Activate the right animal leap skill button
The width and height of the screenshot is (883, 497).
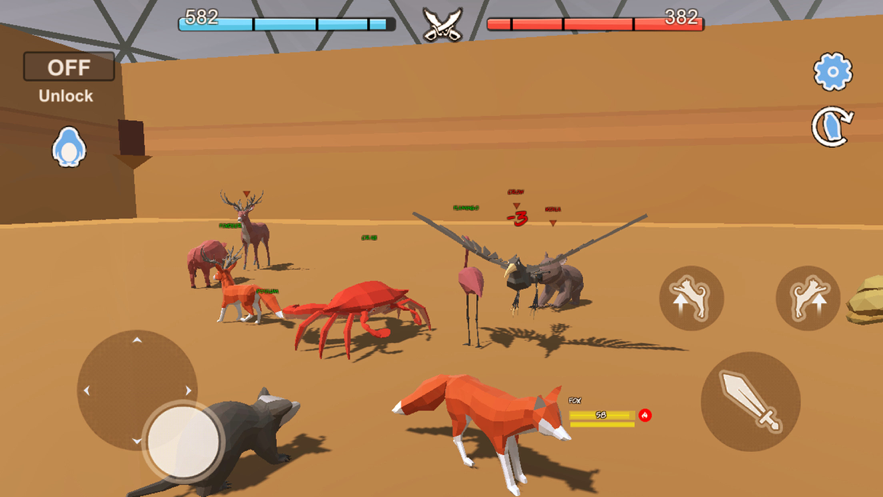808,298
